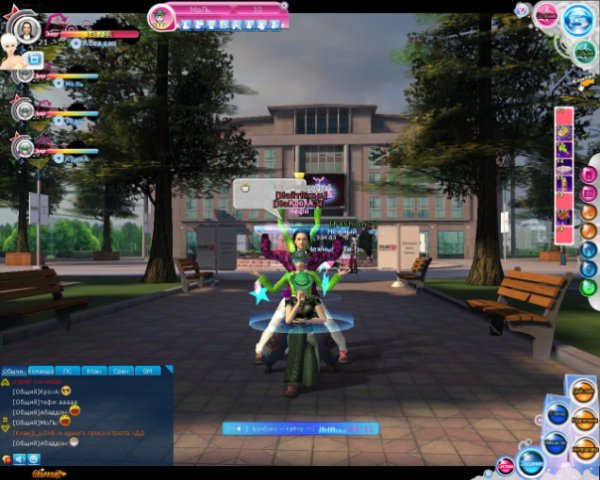Click the music player bar
This screenshot has height=480, width=600.
tap(300, 429)
